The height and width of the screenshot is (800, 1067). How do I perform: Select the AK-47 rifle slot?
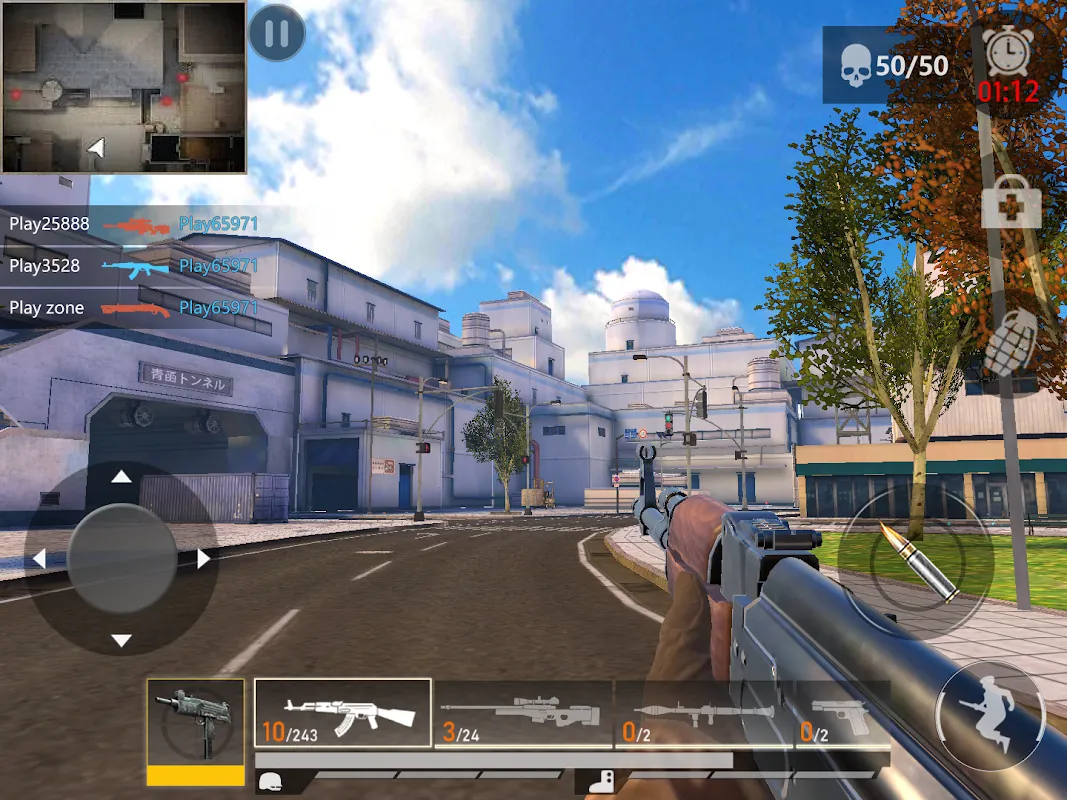[x=343, y=713]
